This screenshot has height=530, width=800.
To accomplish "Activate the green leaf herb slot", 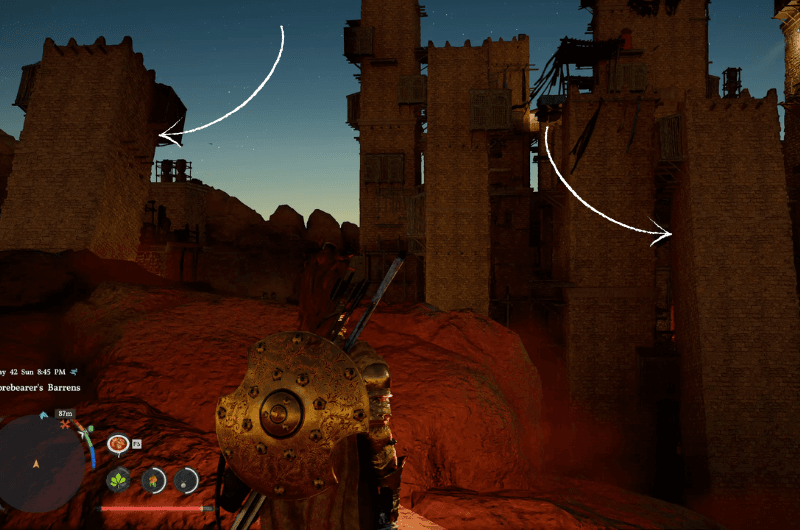I will [x=118, y=480].
